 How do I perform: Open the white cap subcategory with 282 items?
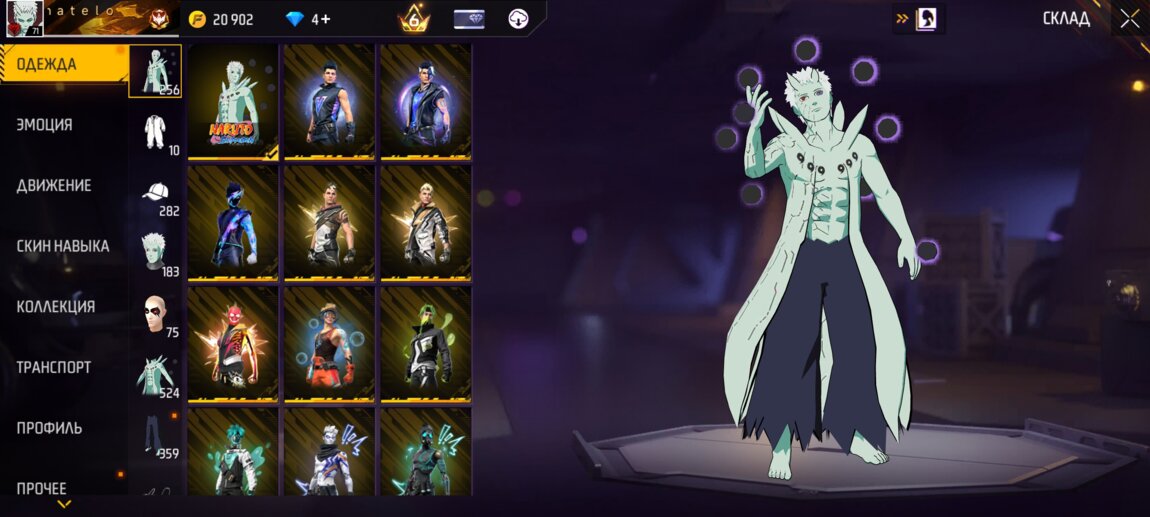pos(155,195)
